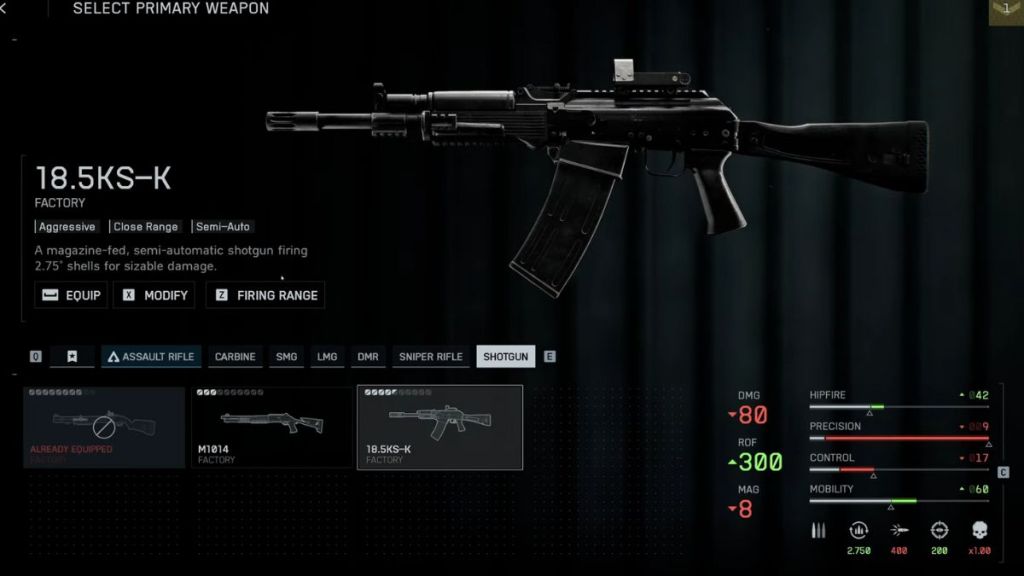Open the favorites bookmark tab

point(72,357)
